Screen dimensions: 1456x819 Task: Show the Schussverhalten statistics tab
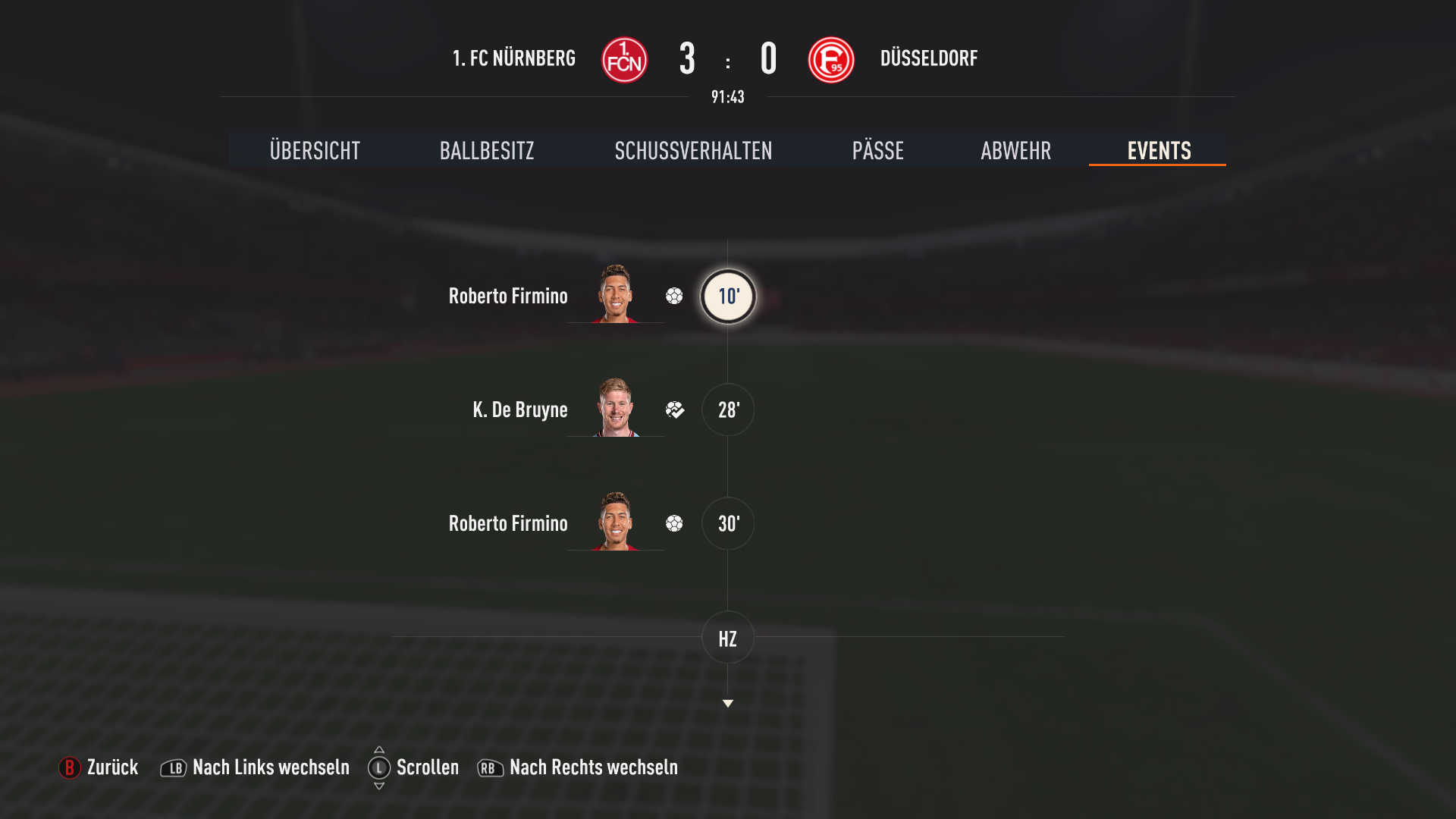click(693, 150)
